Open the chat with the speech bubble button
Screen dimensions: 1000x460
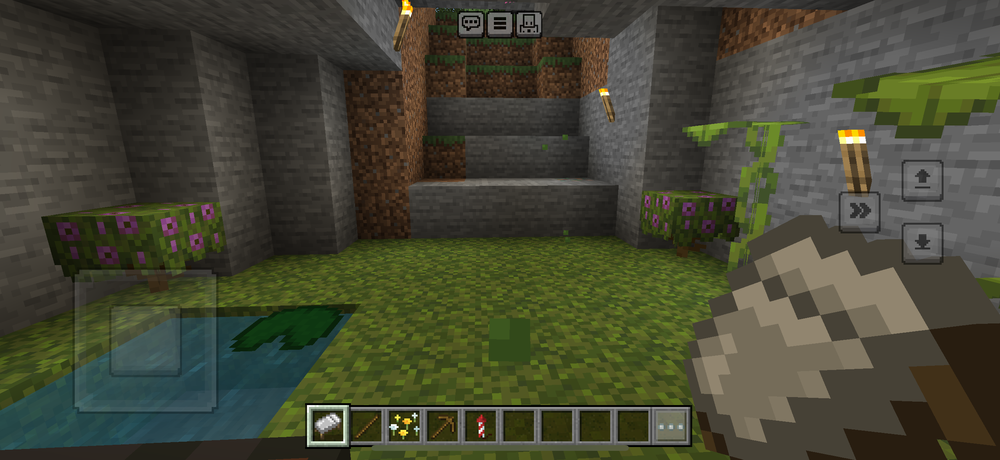click(471, 24)
